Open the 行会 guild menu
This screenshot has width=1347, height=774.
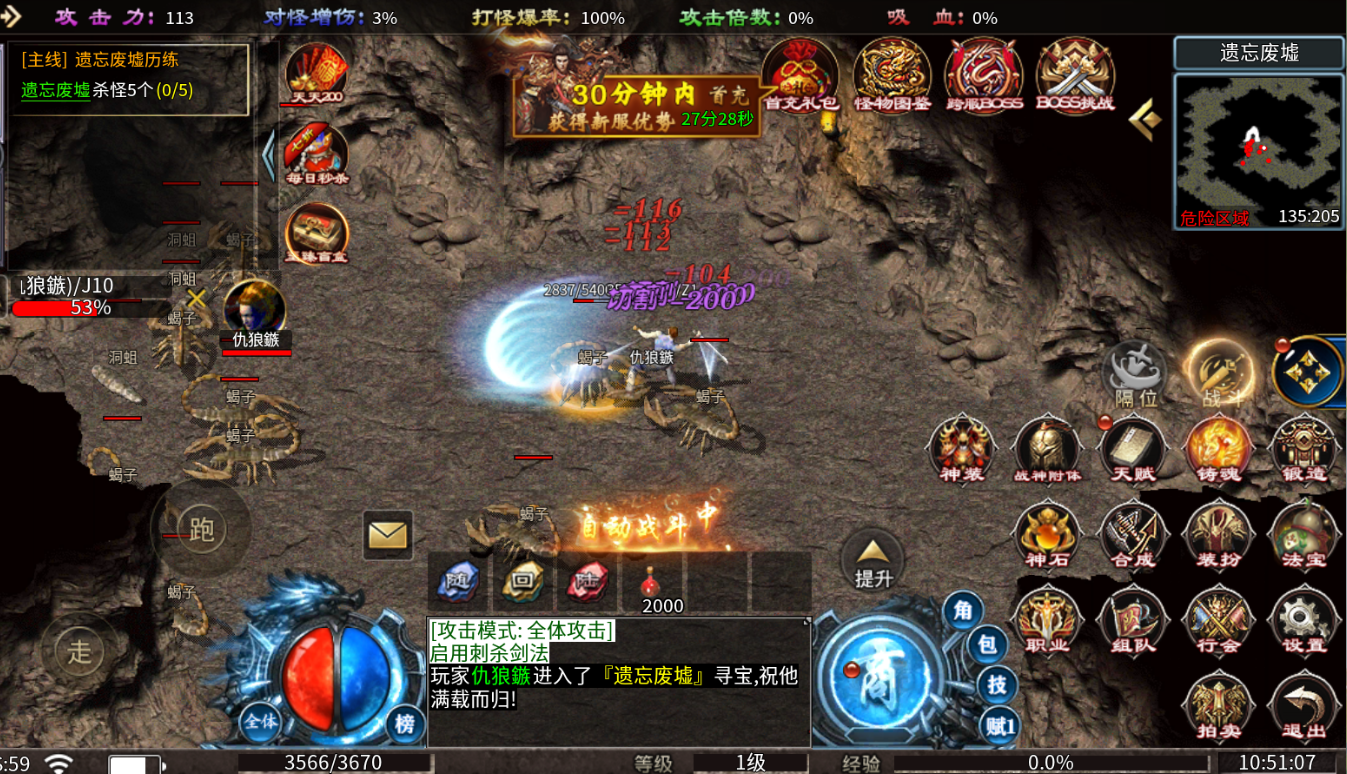pos(1218,621)
